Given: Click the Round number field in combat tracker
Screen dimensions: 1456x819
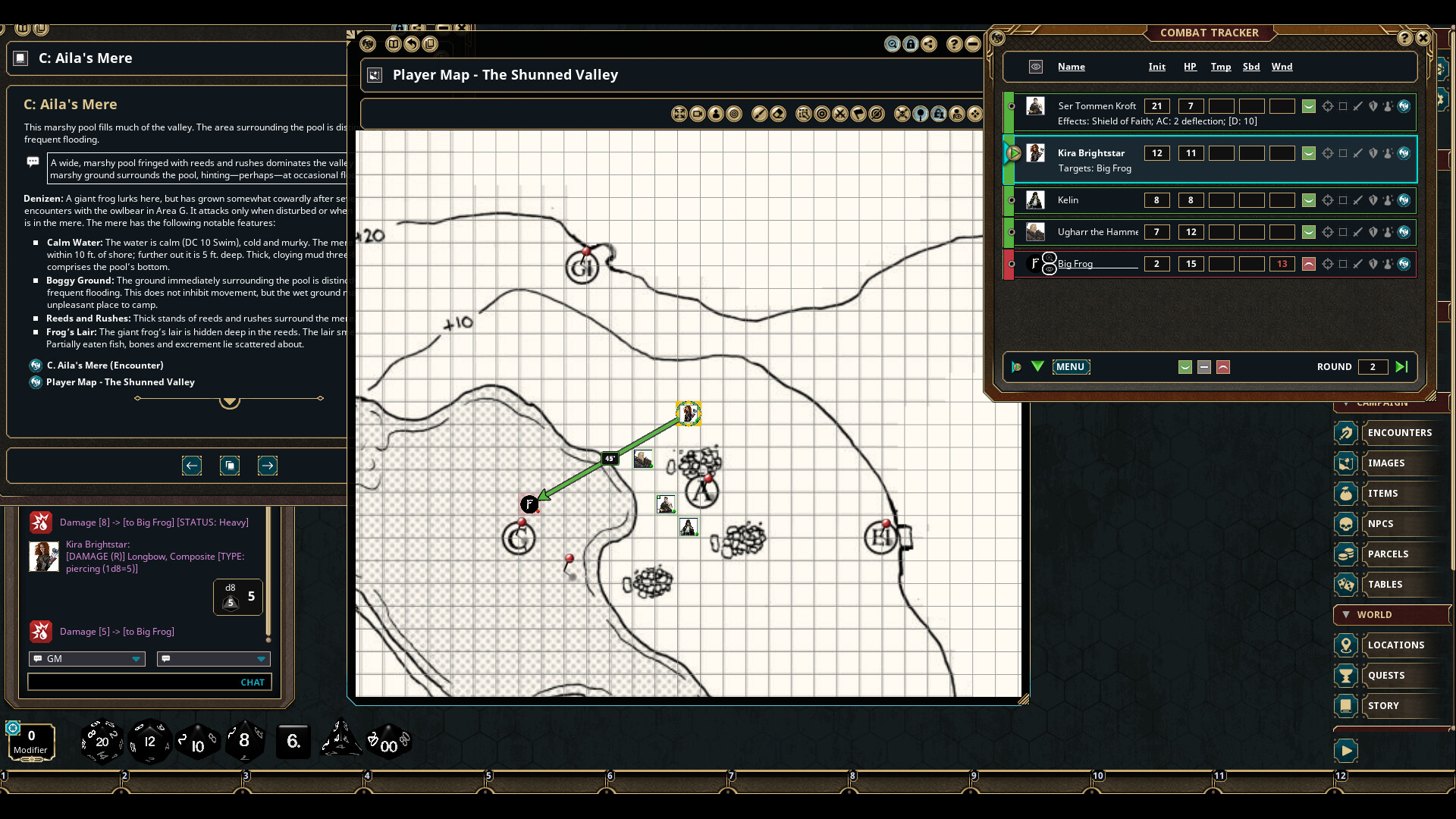Looking at the screenshot, I should tap(1374, 367).
